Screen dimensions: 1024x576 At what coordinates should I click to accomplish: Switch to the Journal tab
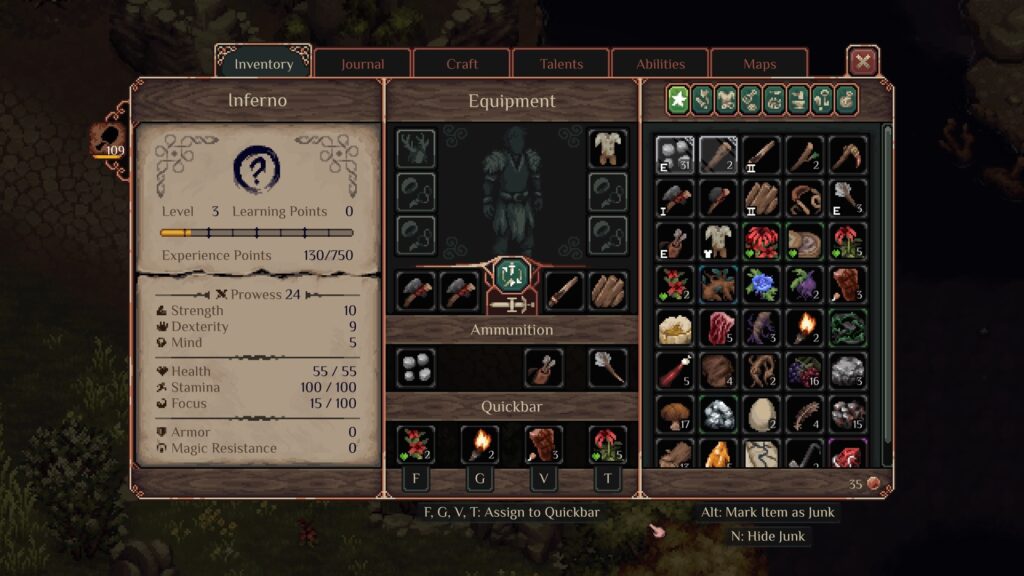362,64
